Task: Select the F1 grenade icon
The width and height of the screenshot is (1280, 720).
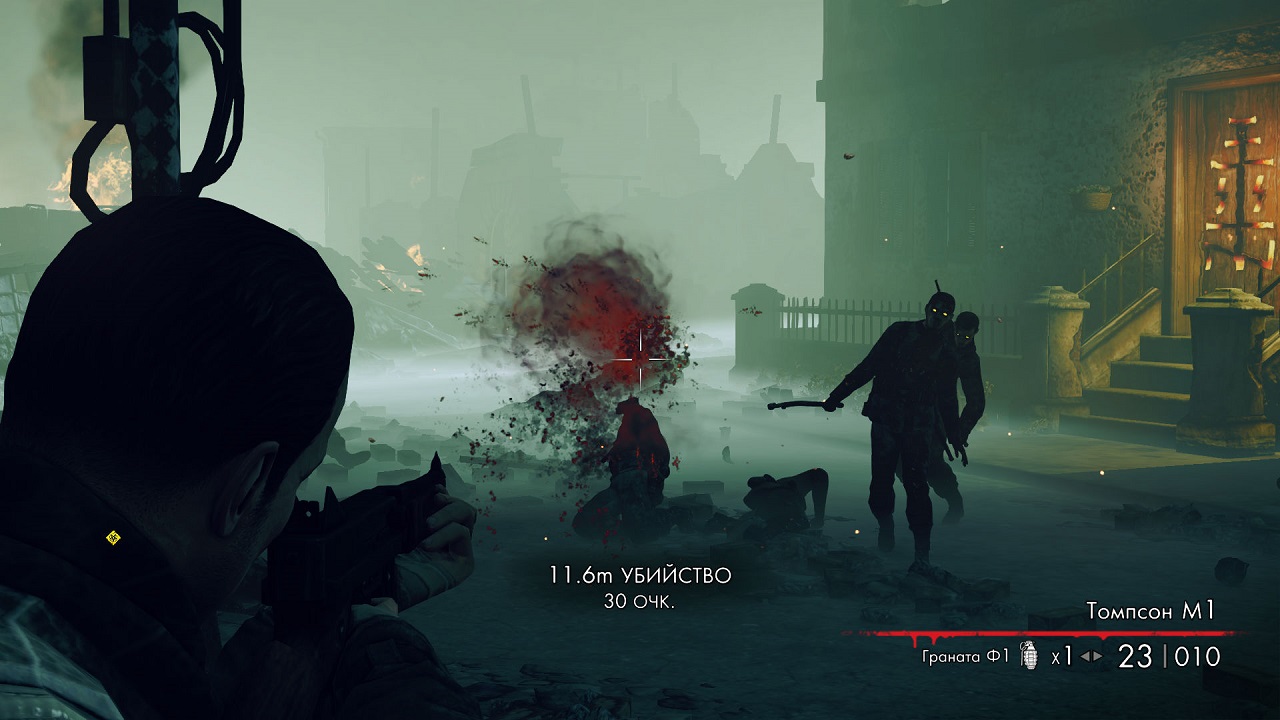Action: tap(1028, 656)
